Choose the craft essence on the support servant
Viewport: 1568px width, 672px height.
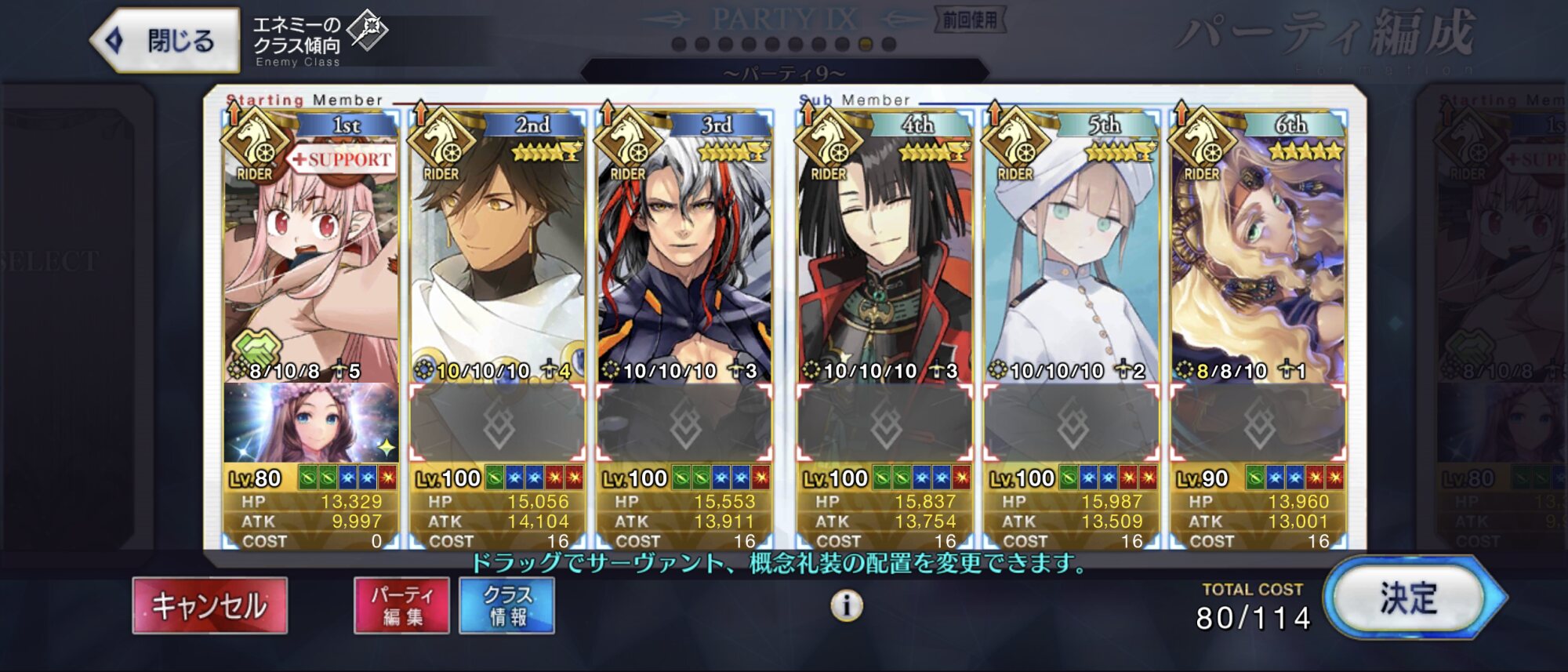310,423
